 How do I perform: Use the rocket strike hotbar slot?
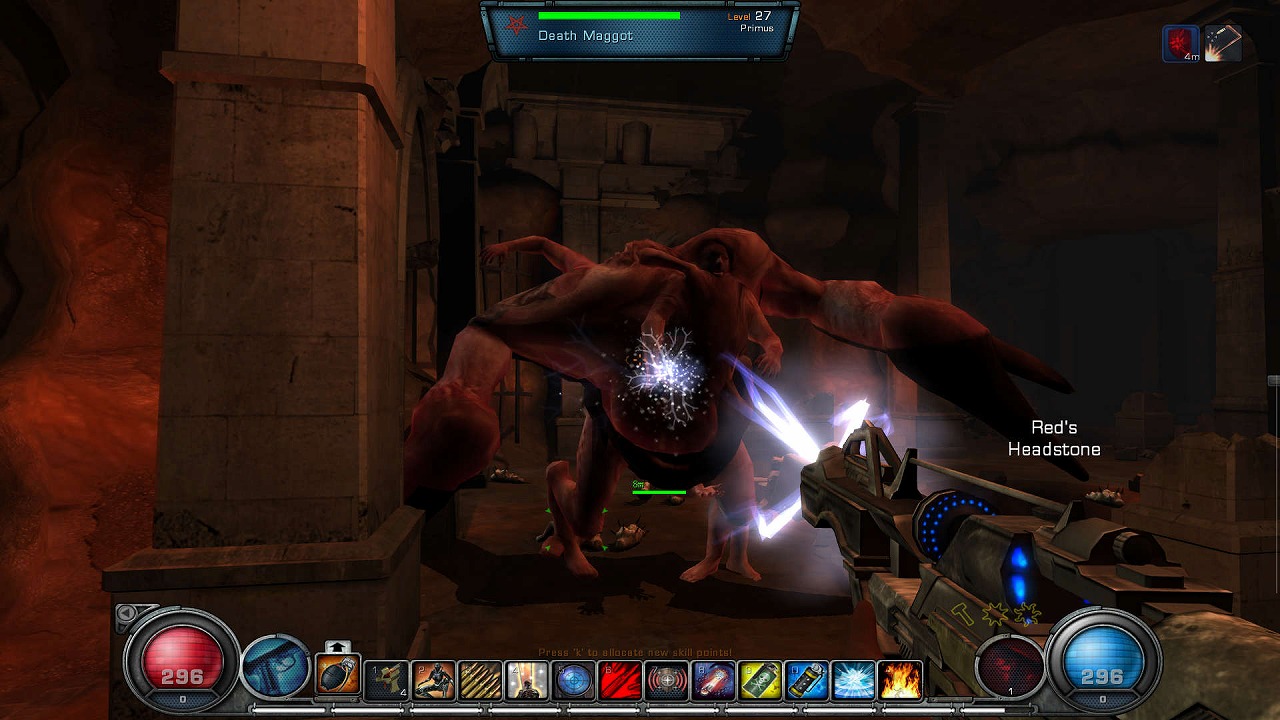(713, 680)
